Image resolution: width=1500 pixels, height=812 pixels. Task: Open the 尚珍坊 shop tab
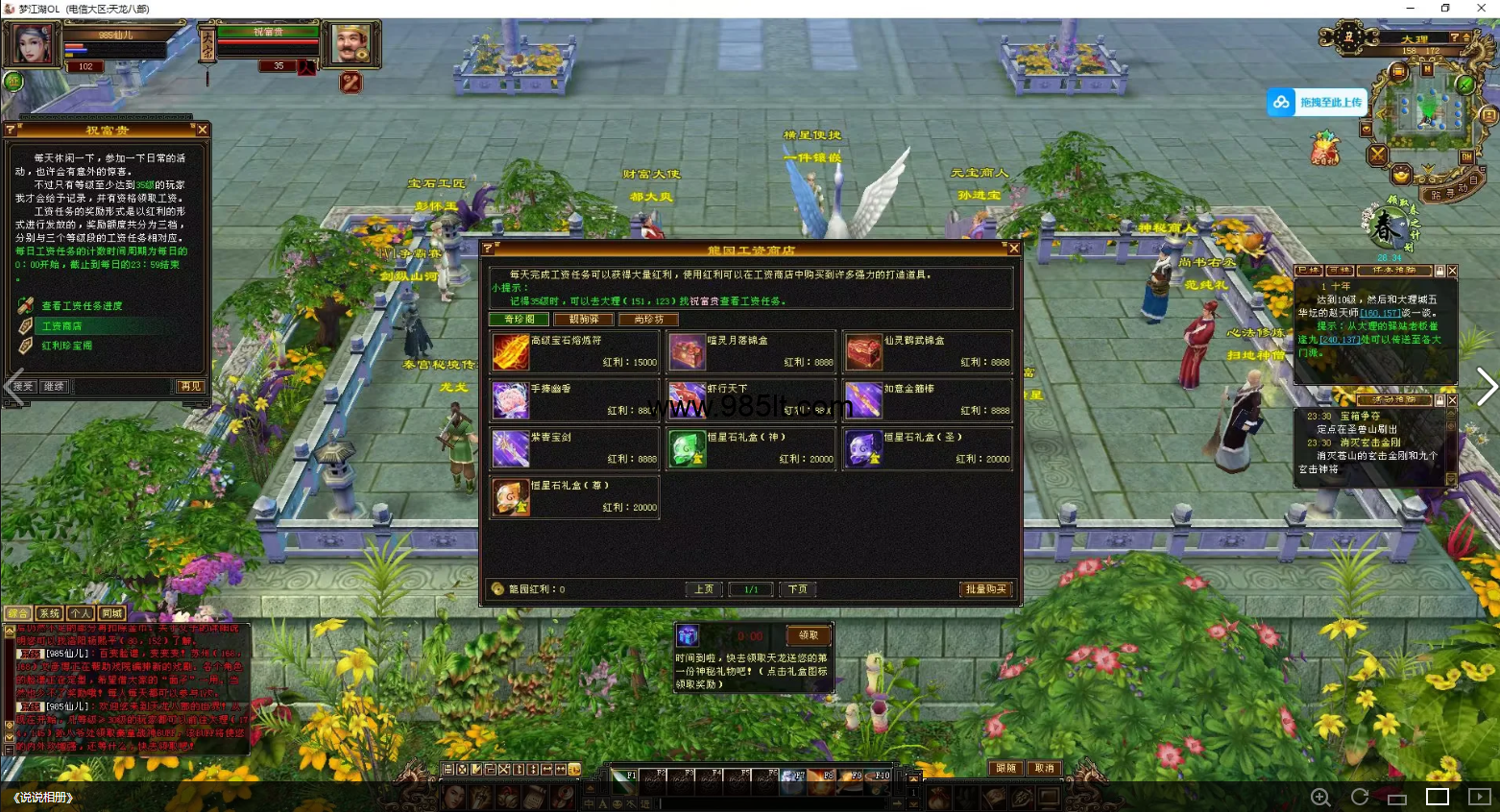[648, 320]
